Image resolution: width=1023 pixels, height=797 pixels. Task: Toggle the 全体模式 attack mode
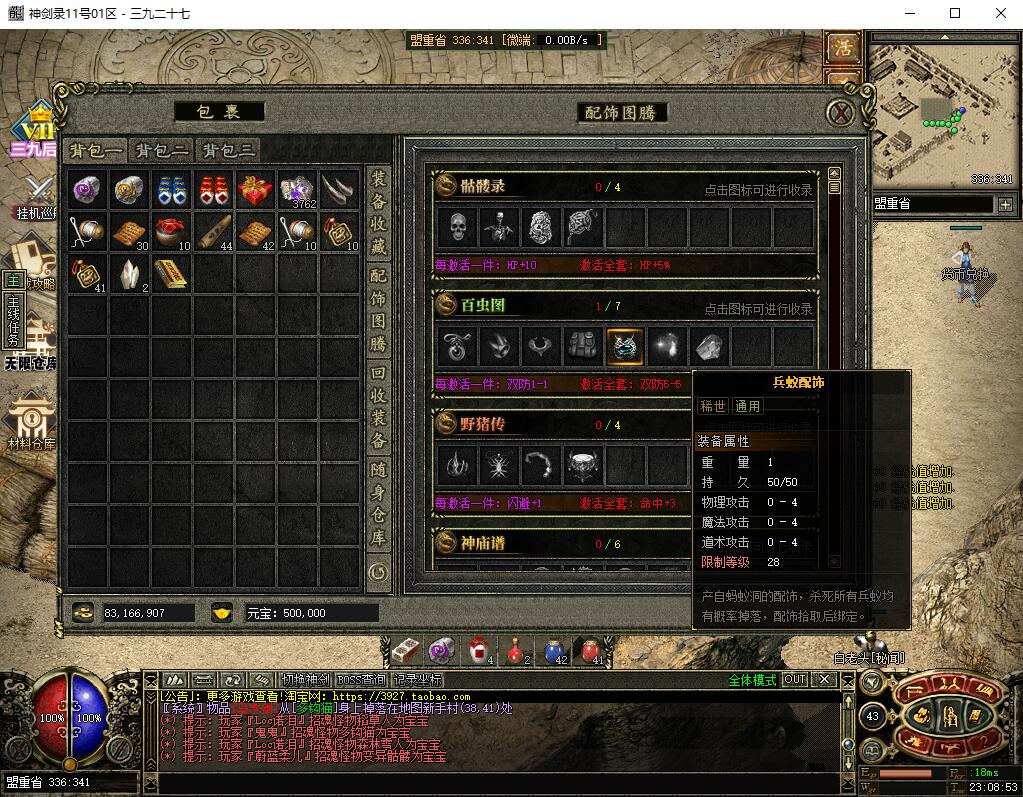pos(752,680)
